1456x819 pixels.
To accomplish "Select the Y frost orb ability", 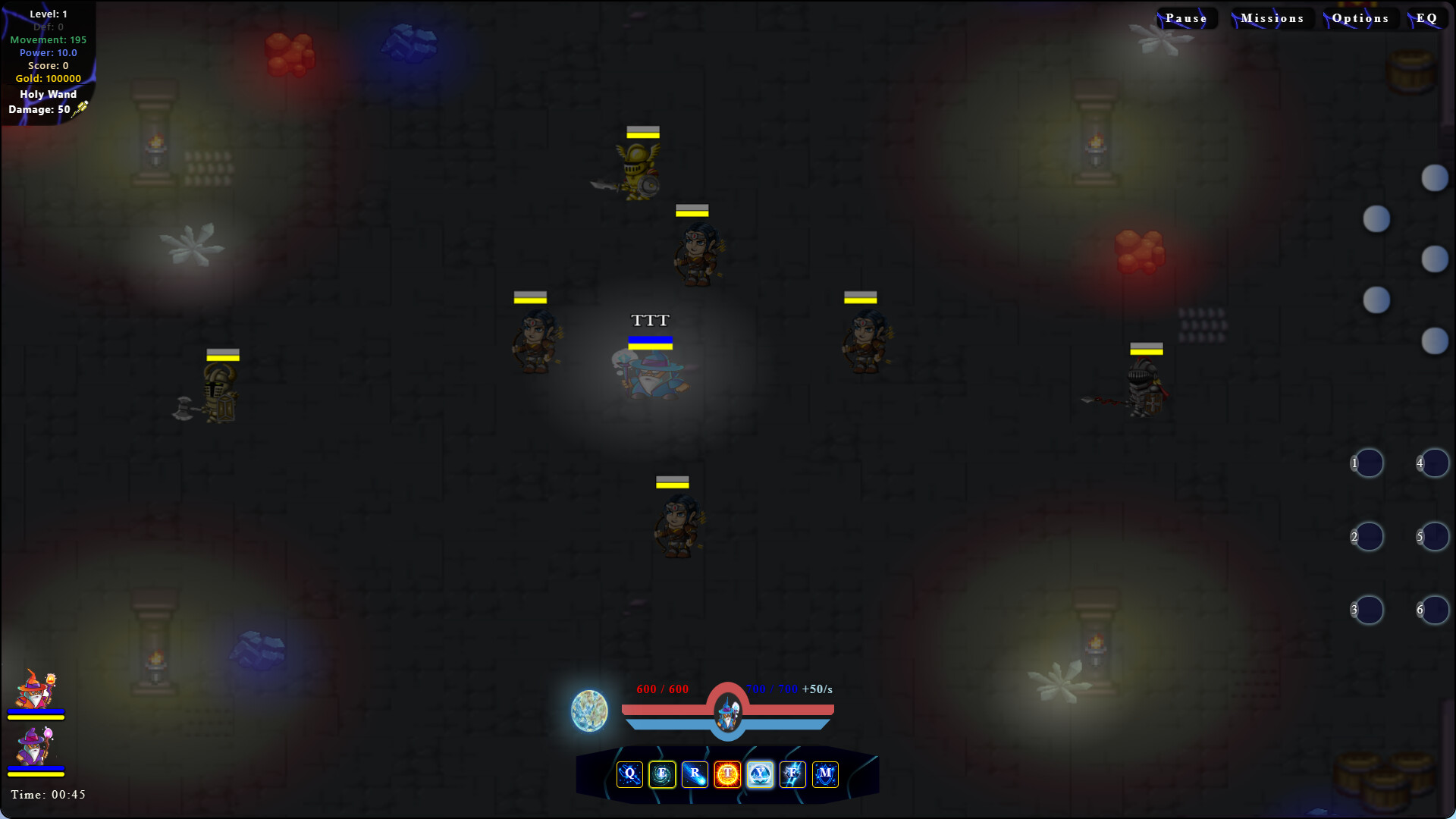I will click(760, 774).
